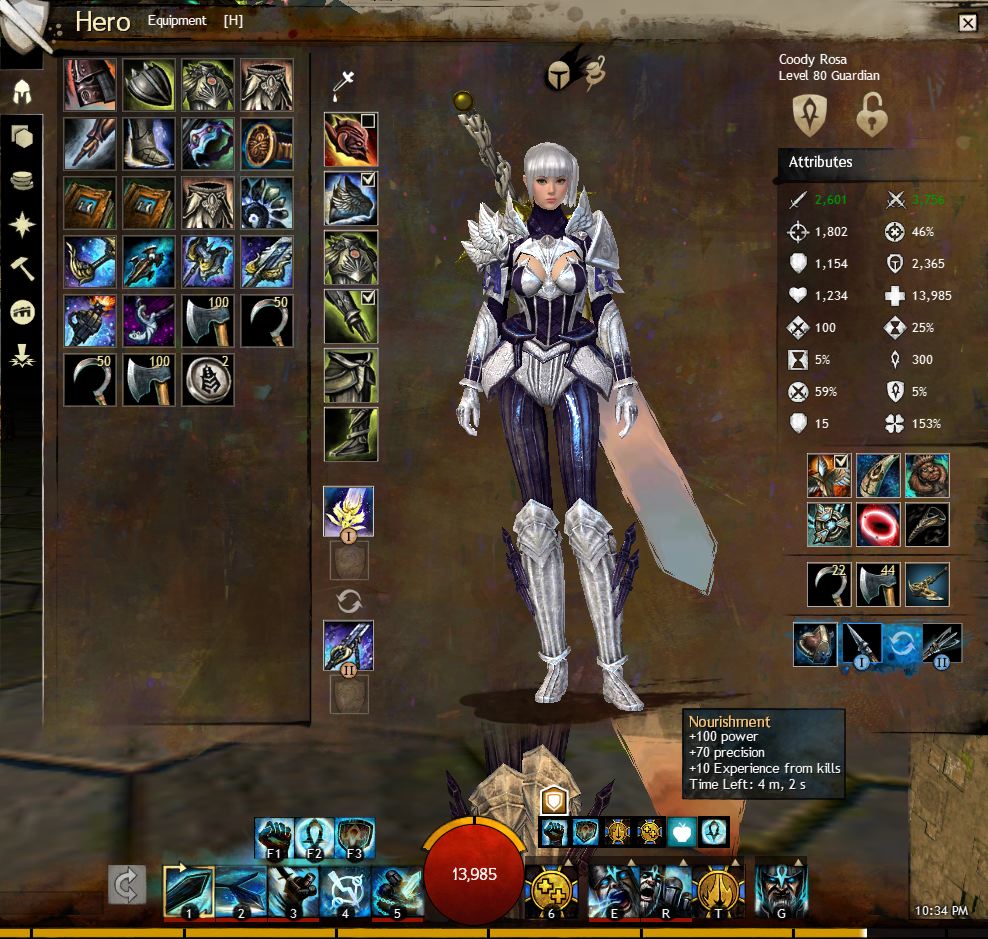988x939 pixels.
Task: Open the compass star tab in sidebar
Action: coord(21,224)
